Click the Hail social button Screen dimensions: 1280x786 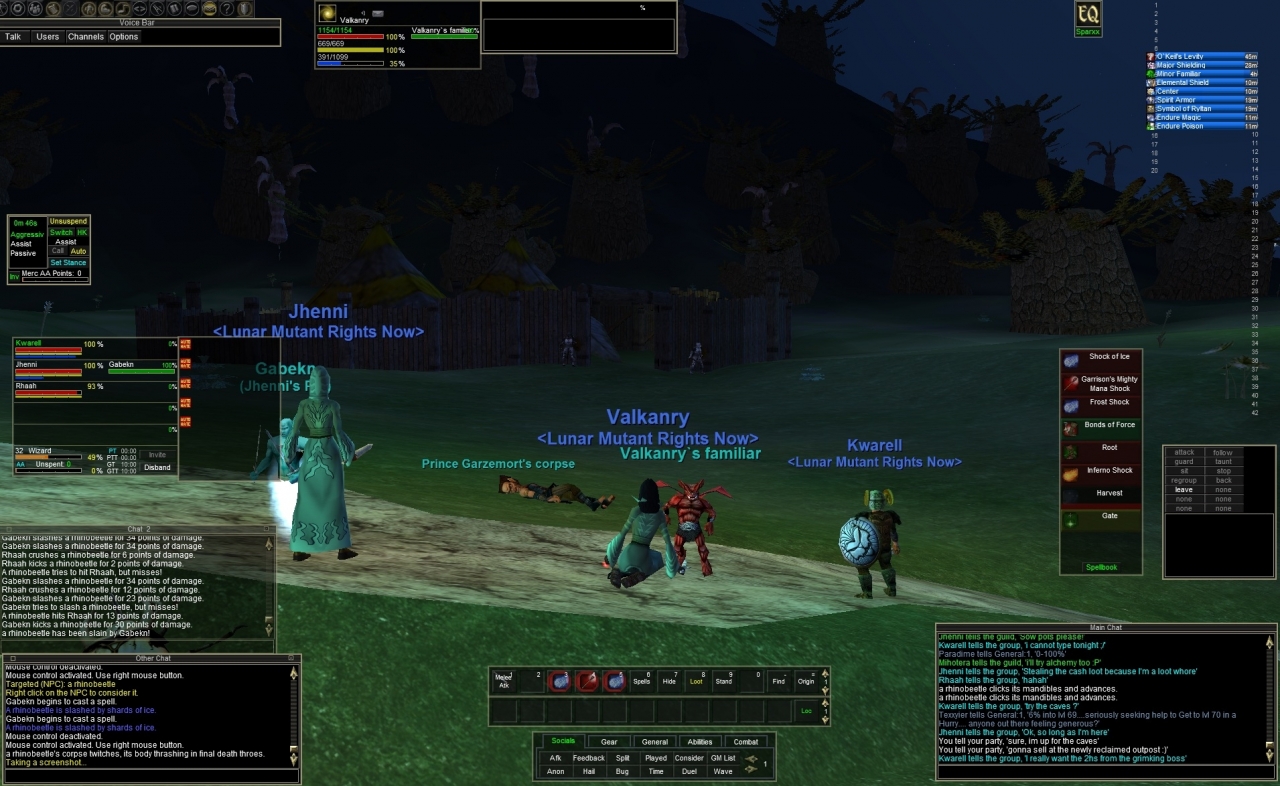590,771
